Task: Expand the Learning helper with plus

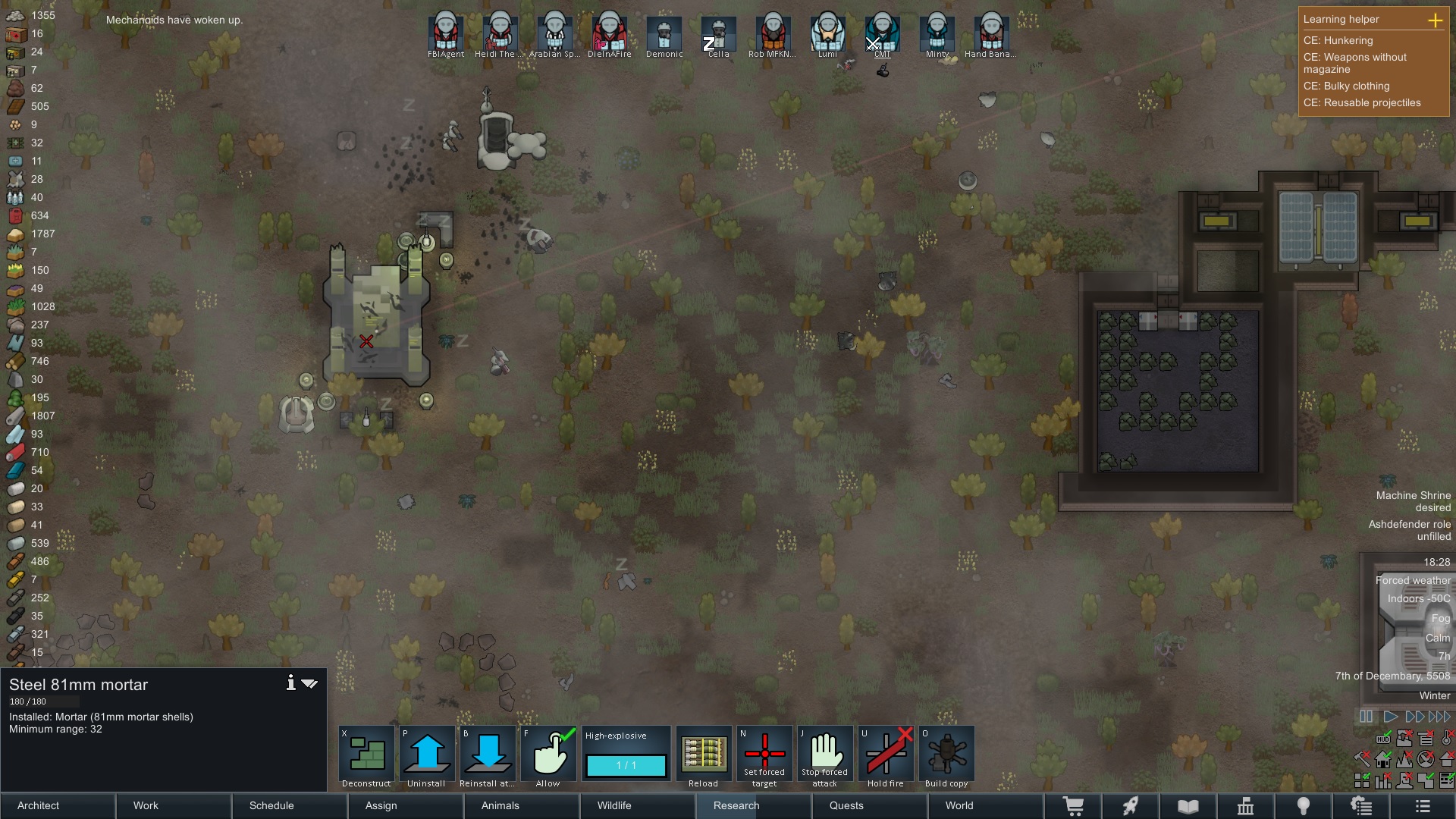Action: tap(1435, 20)
